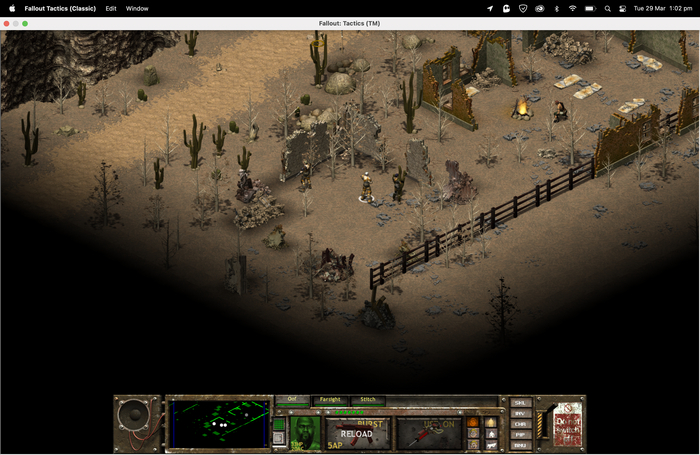Activate the orange highlighted mode icon

(x=473, y=423)
